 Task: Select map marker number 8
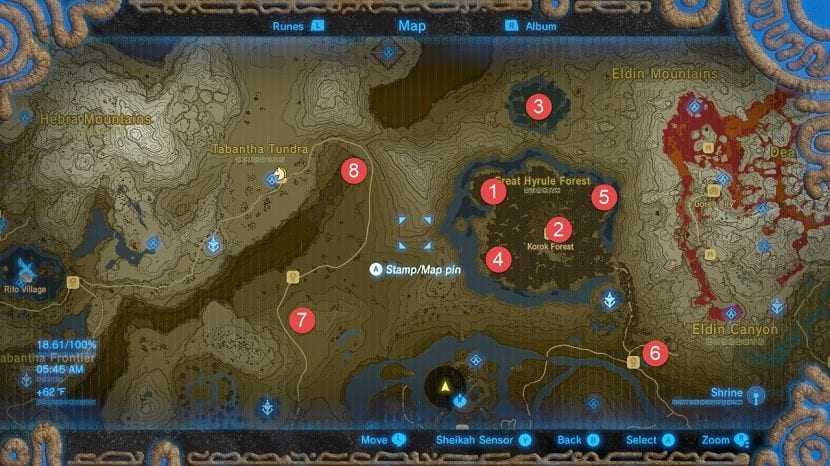(351, 170)
